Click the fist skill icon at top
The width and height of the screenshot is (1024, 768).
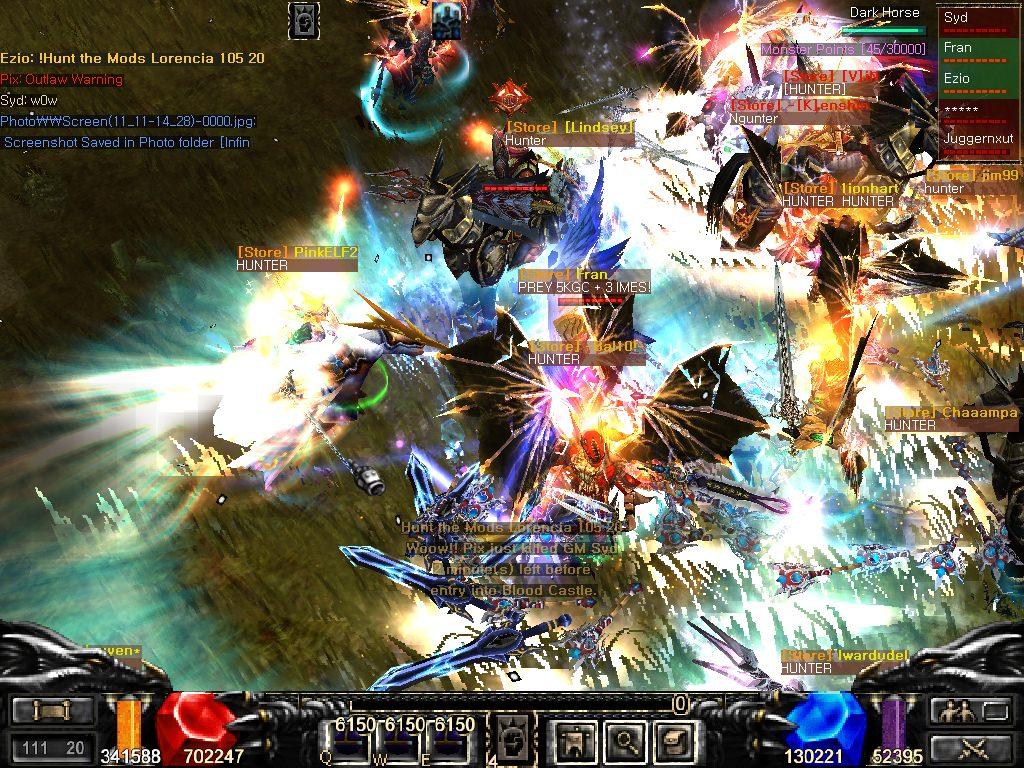[x=304, y=19]
